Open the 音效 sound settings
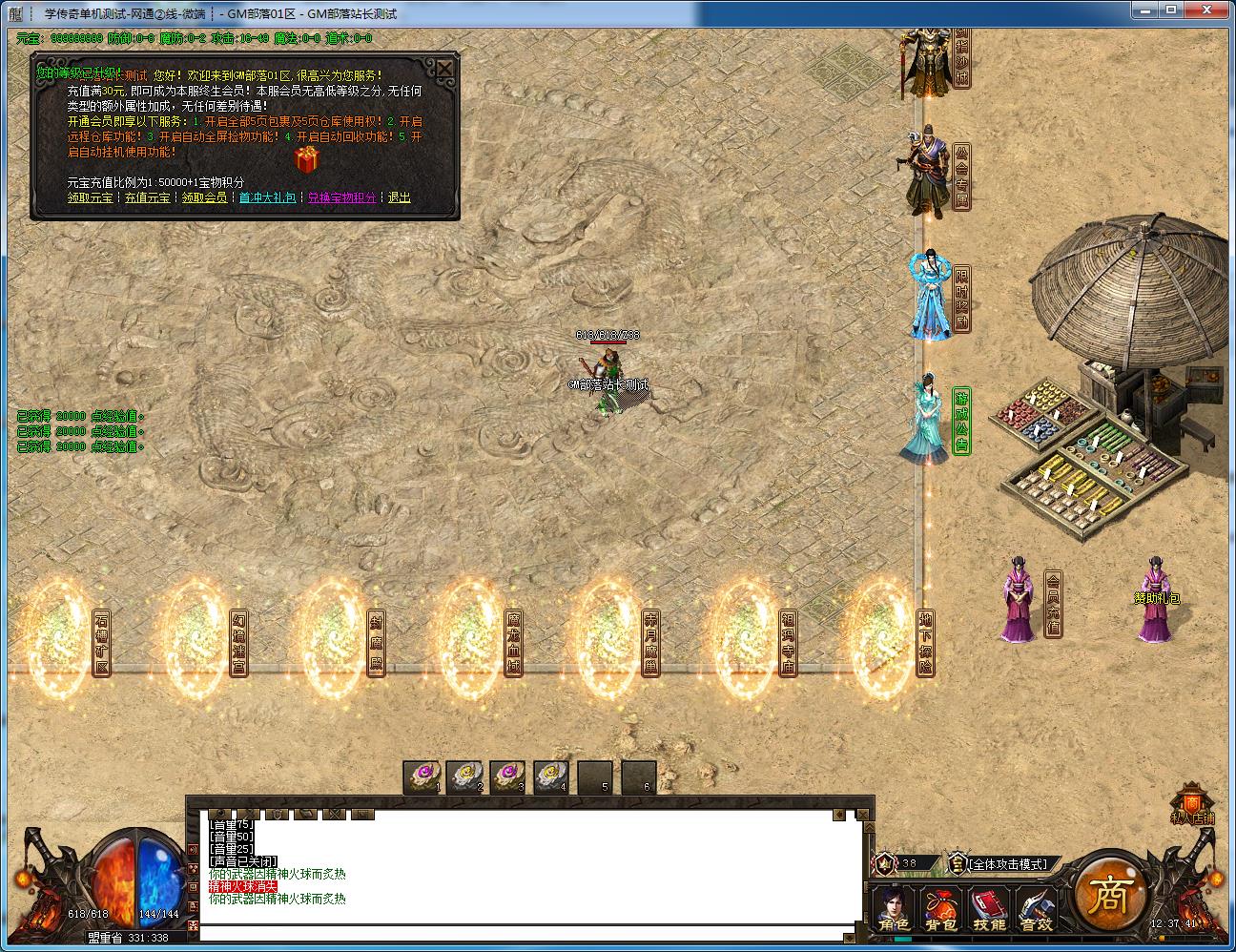Image resolution: width=1236 pixels, height=952 pixels. point(1036,910)
